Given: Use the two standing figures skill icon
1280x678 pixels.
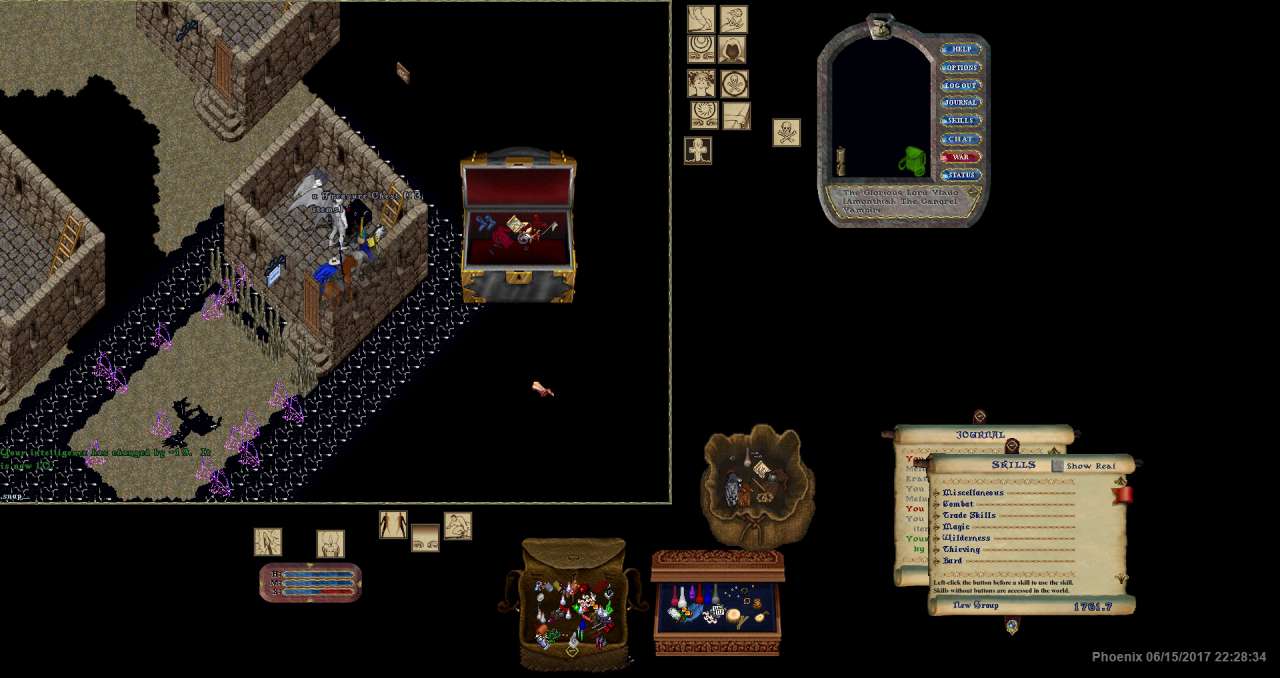Looking at the screenshot, I should pyautogui.click(x=393, y=525).
